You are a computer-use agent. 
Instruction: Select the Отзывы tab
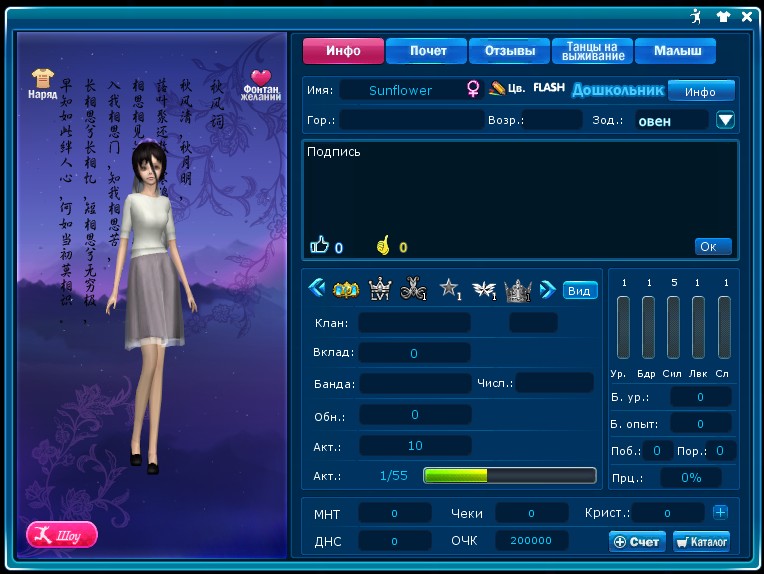(509, 51)
